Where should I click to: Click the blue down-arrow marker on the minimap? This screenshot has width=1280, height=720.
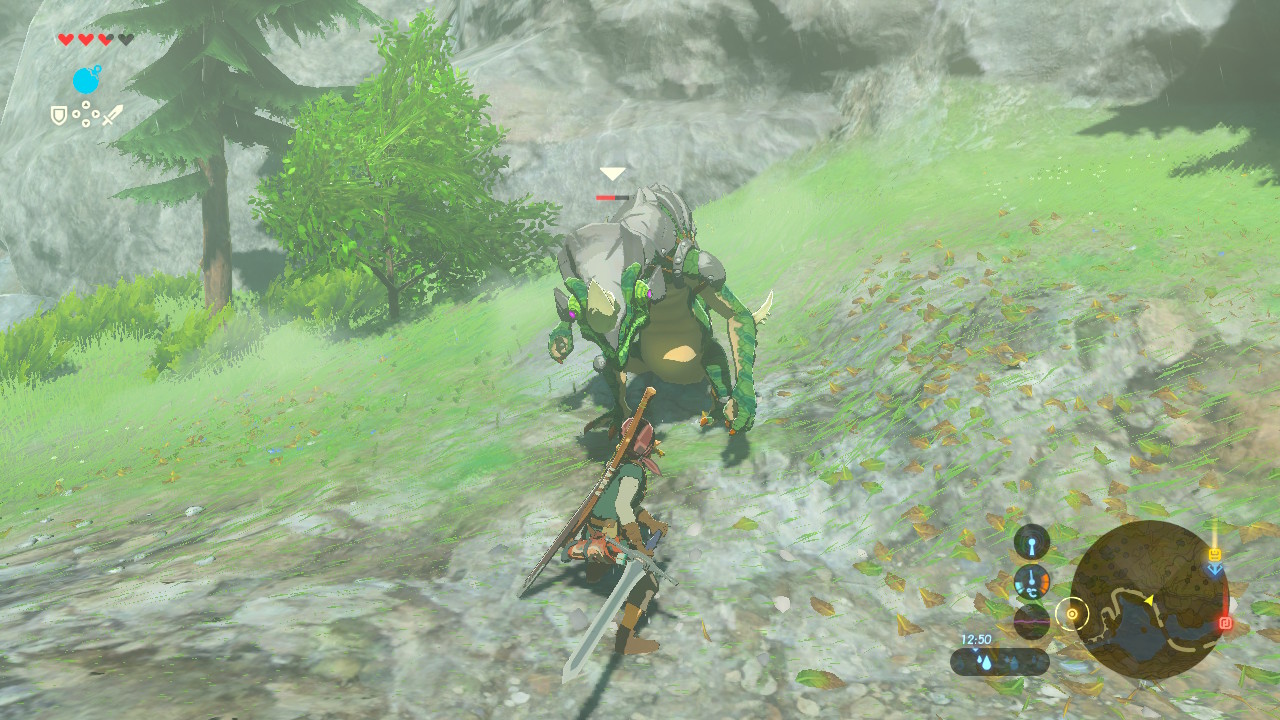click(x=1214, y=569)
